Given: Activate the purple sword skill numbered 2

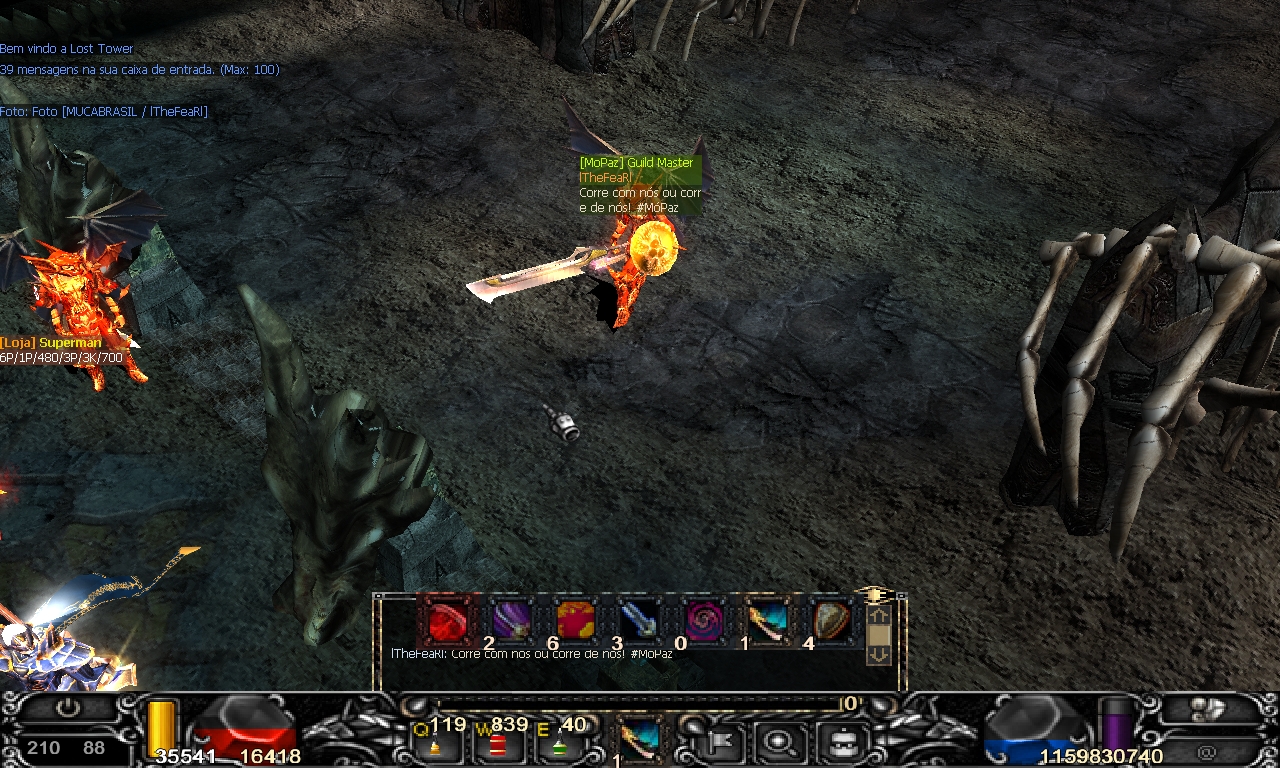Looking at the screenshot, I should point(511,621).
